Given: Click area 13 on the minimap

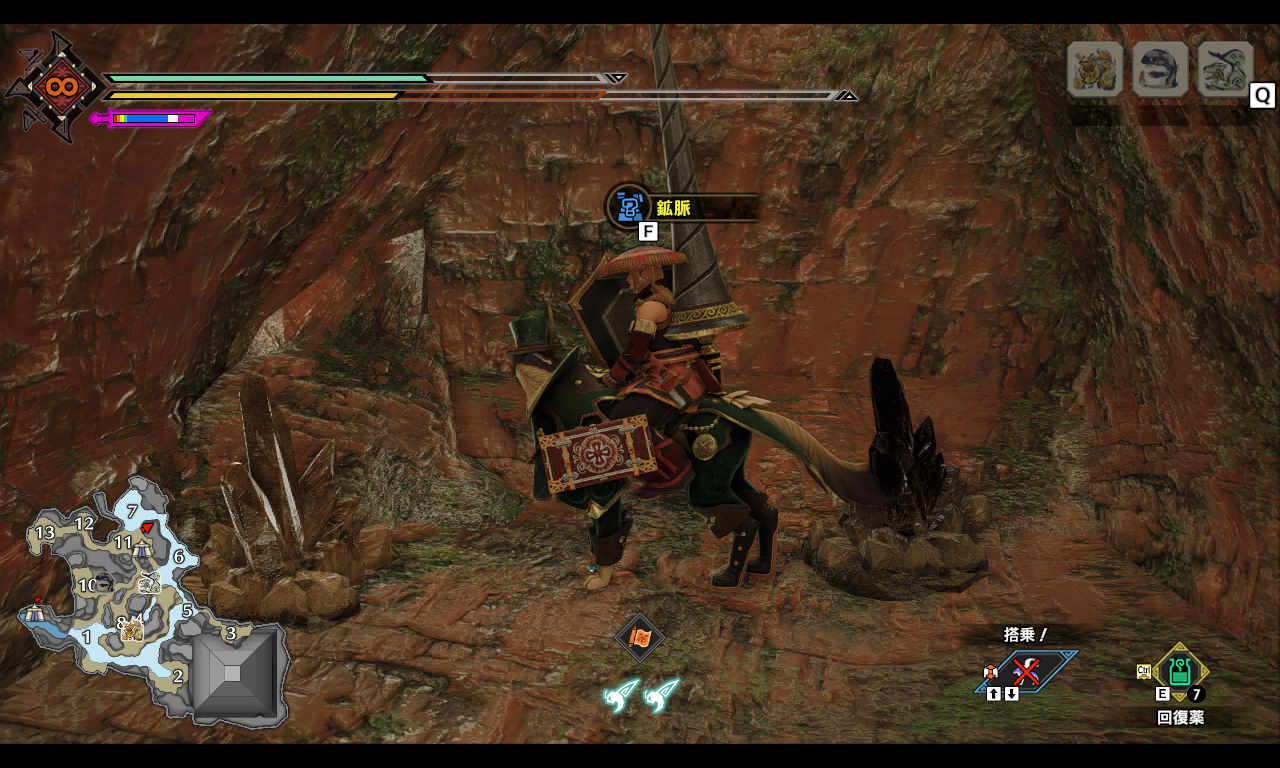Looking at the screenshot, I should [45, 533].
